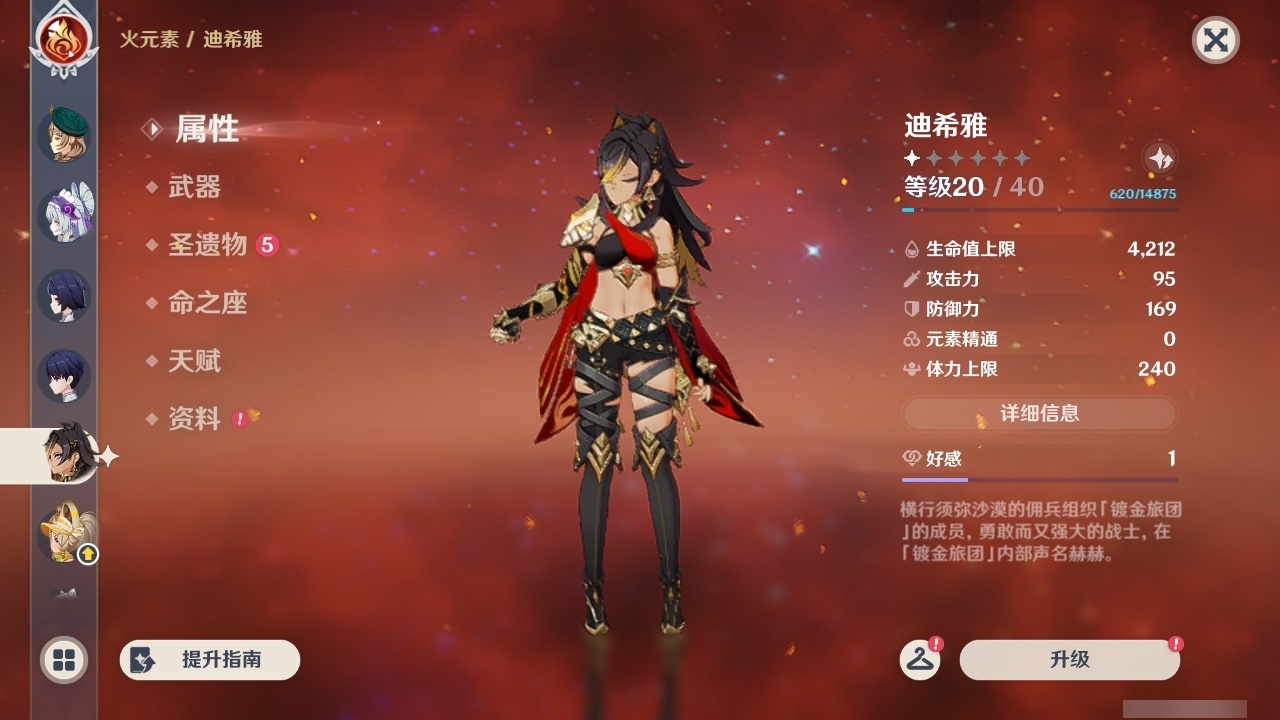1280x720 pixels.
Task: Click the friendship heart icon next to 好感
Action: coord(913,459)
